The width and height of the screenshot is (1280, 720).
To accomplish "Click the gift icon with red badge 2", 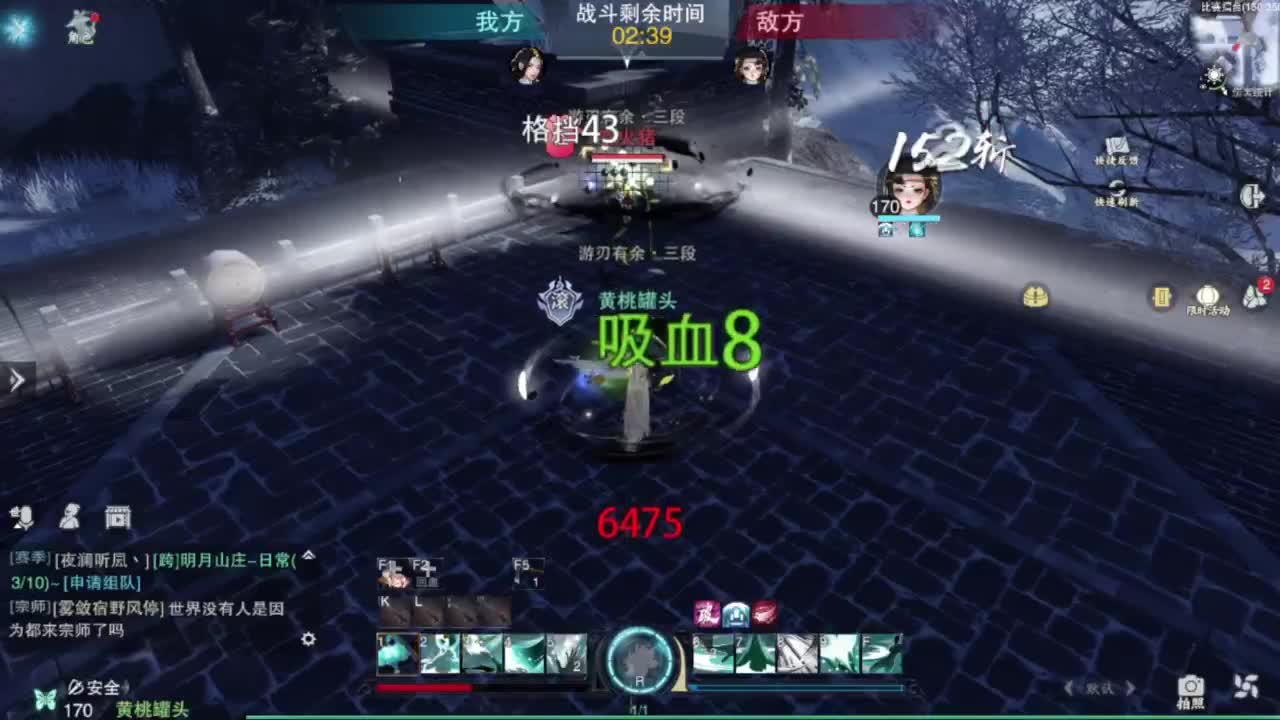I will point(1253,296).
